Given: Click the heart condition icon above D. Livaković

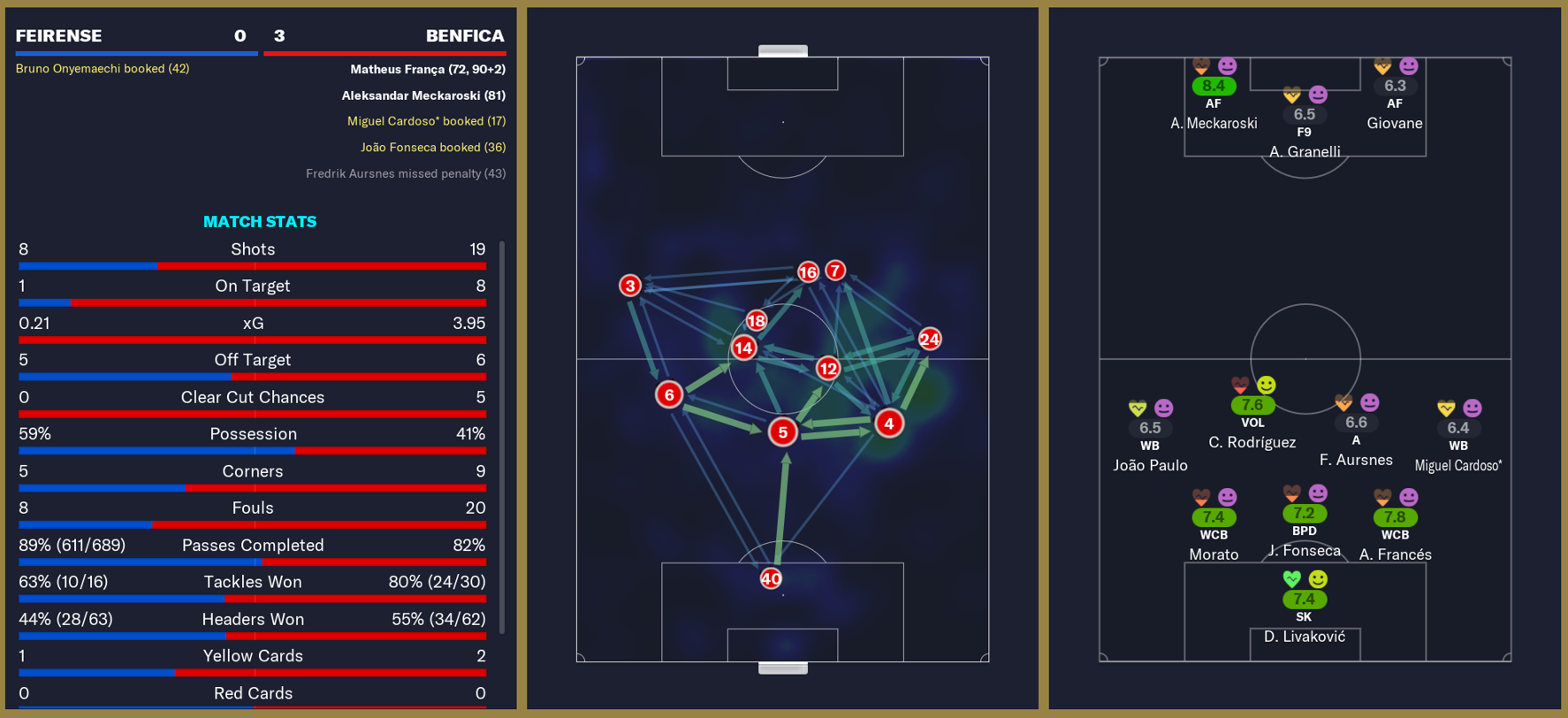Looking at the screenshot, I should coord(1292,578).
